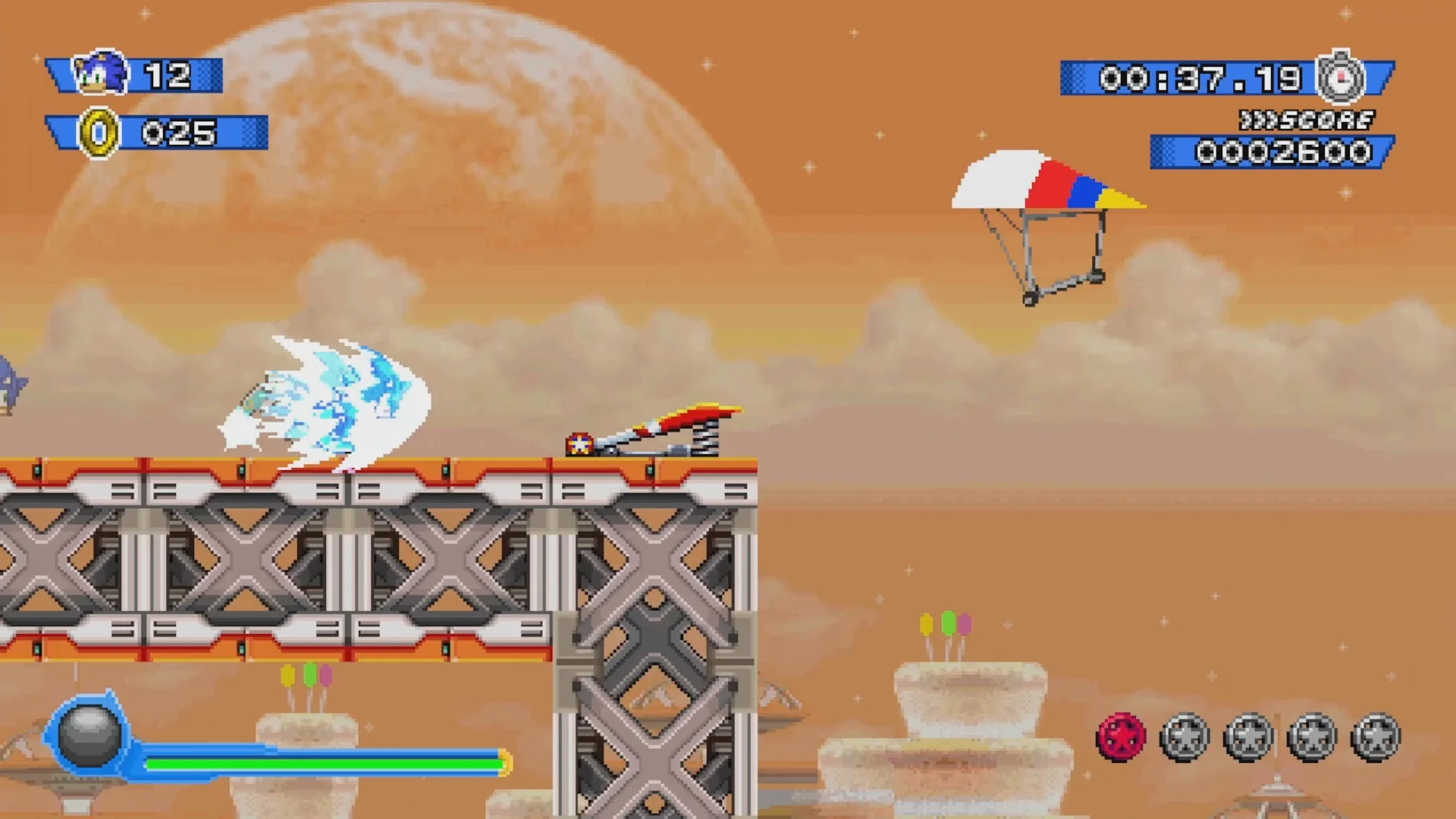Click the stopwatch icon beside the timer

[1341, 77]
